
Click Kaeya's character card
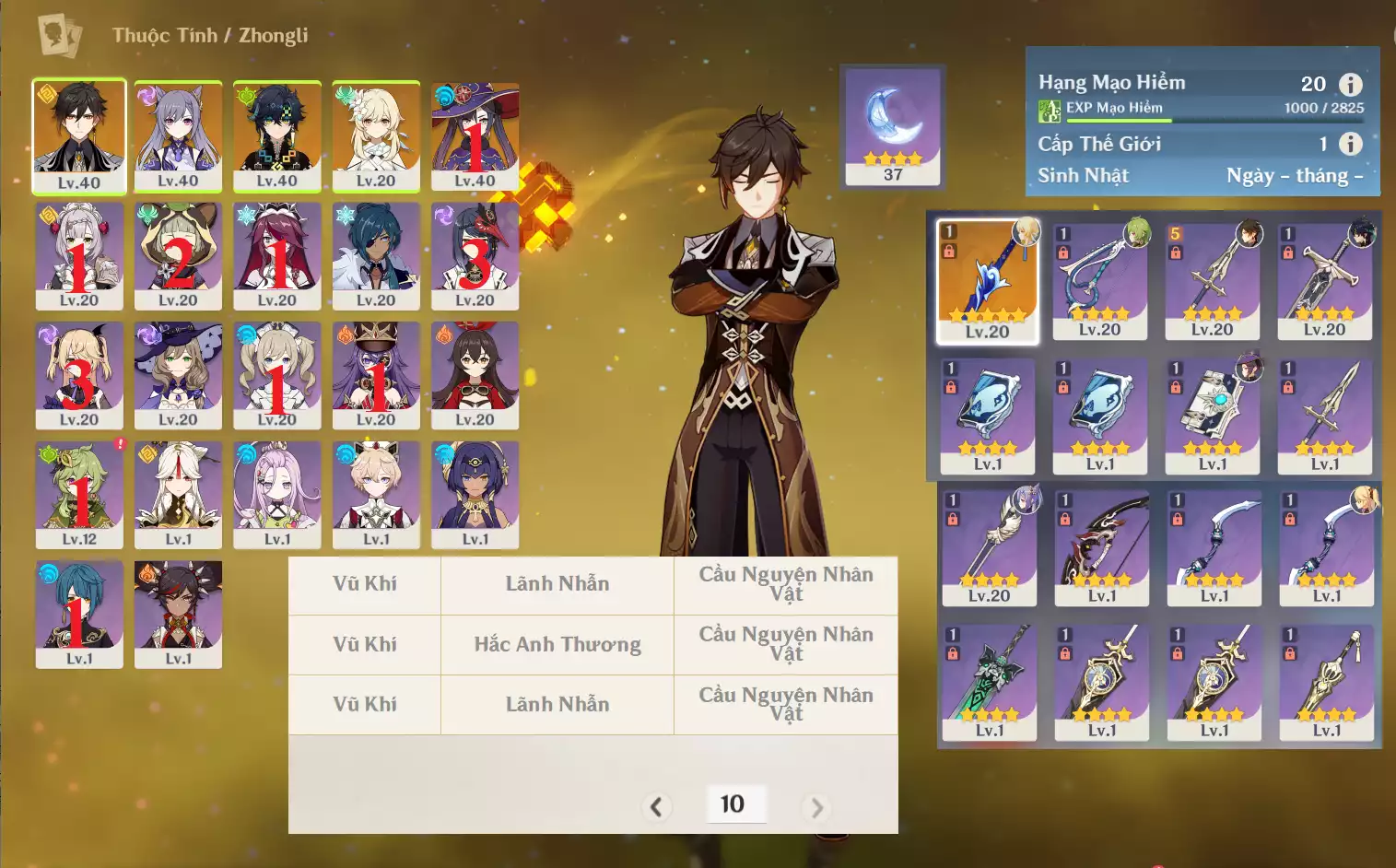click(376, 255)
